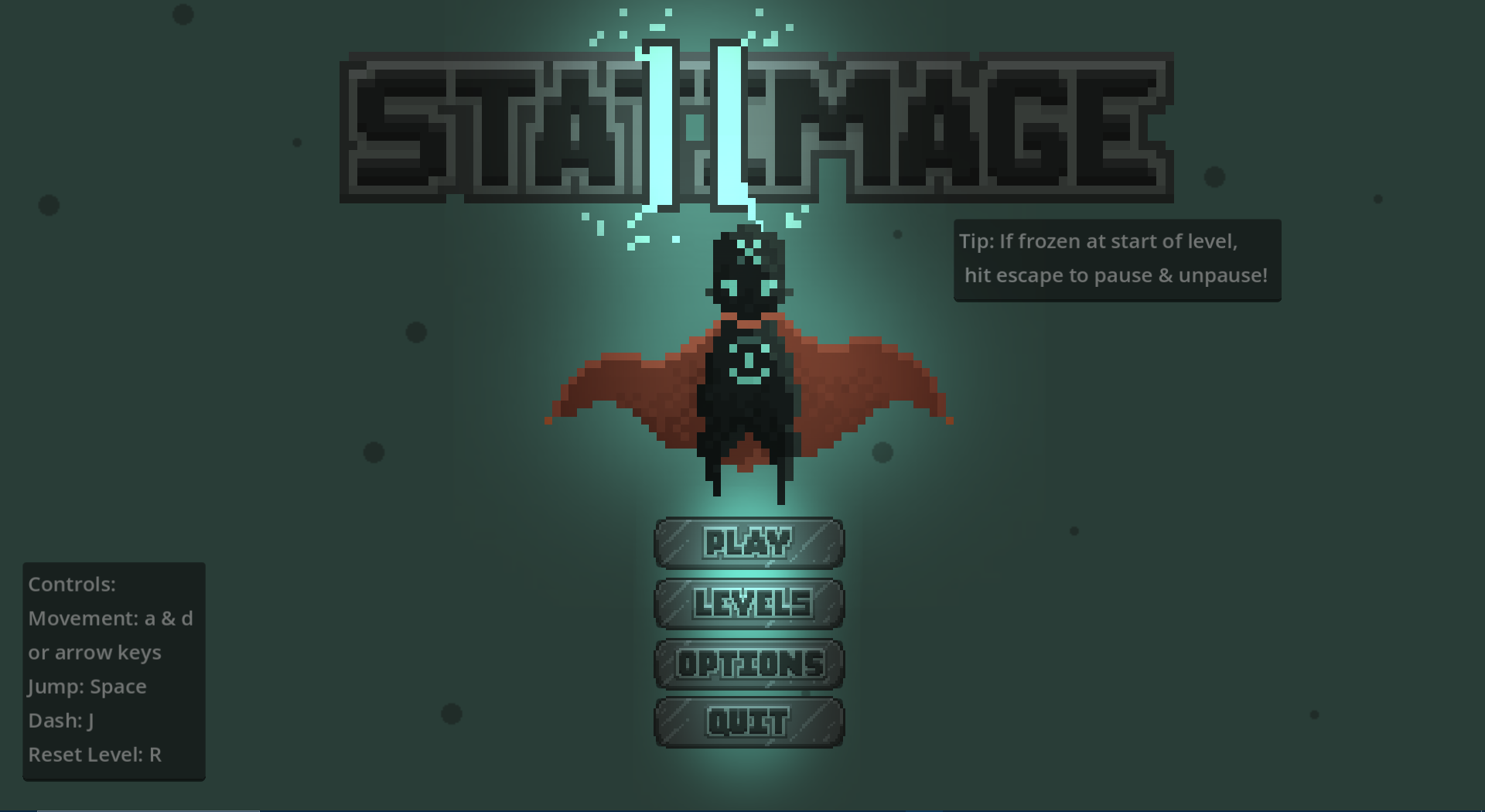Open the LEVELS menu
This screenshot has height=812, width=1485.
748,602
